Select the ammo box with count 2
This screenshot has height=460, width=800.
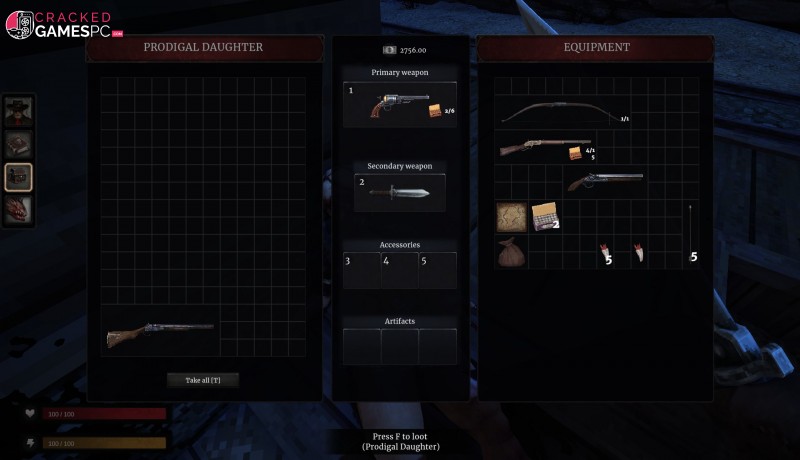click(544, 216)
